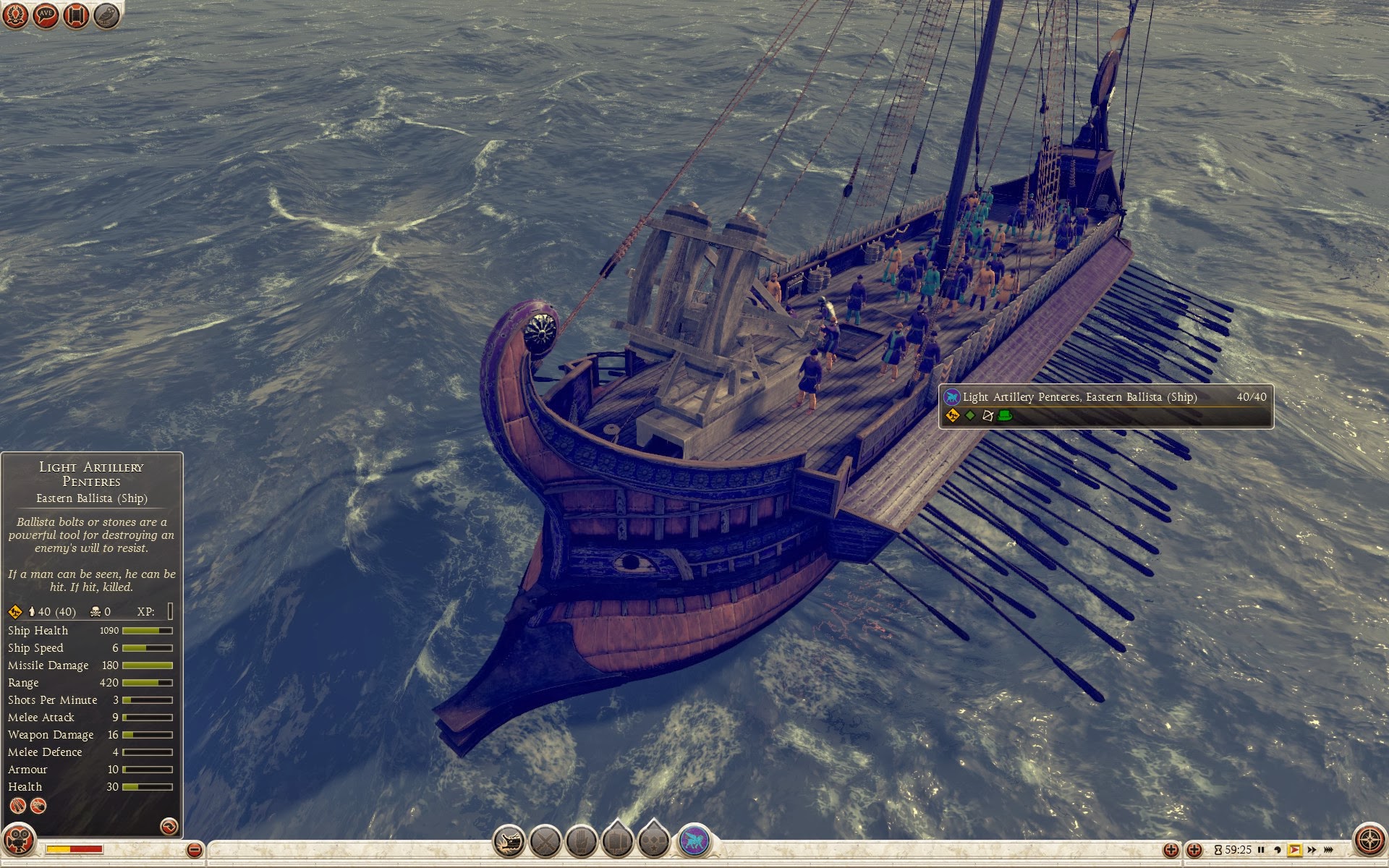Open the scroll icon button
This screenshot has width=1389, height=868.
[x=76, y=15]
